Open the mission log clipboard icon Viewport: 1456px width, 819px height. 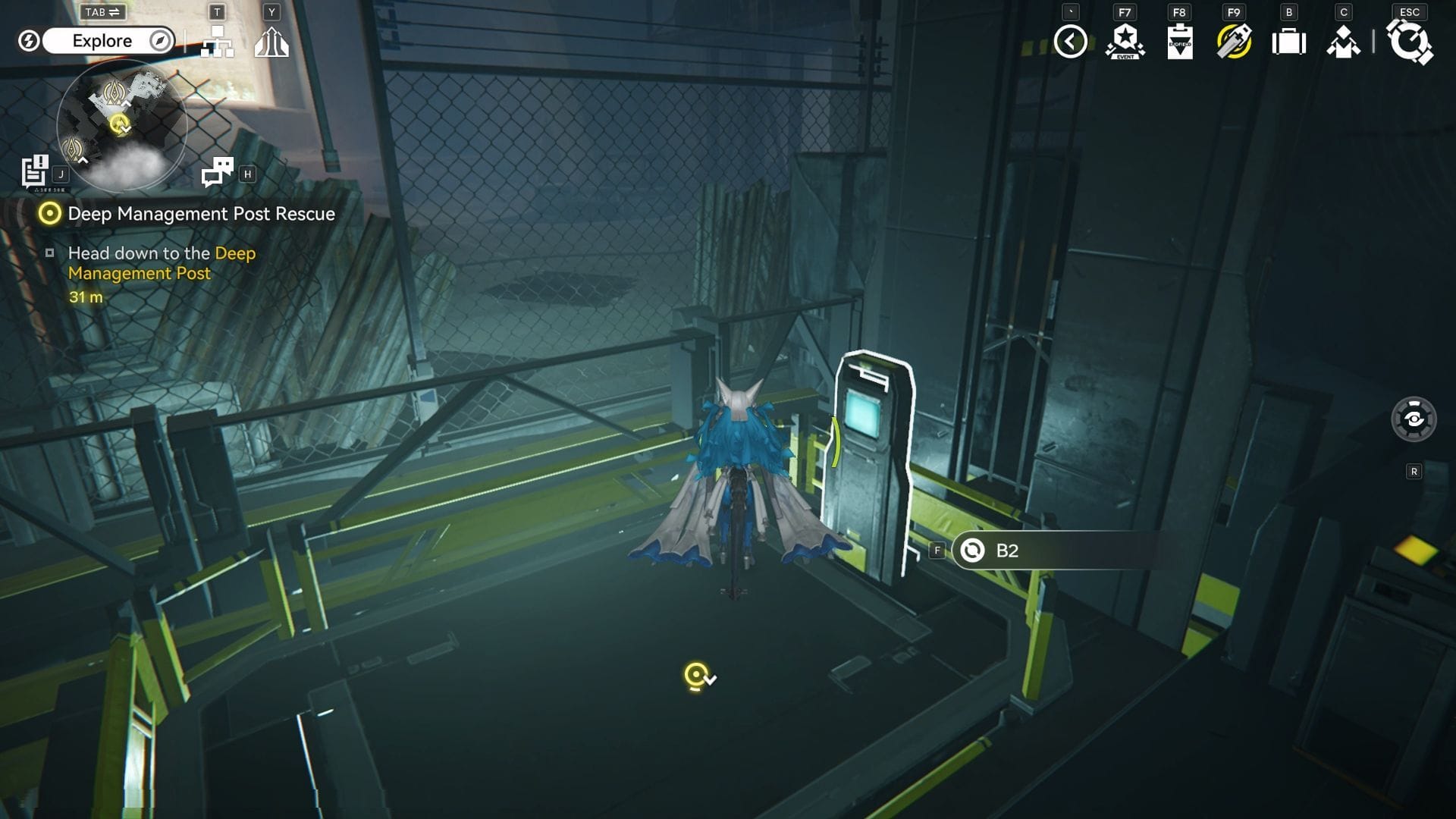[35, 171]
